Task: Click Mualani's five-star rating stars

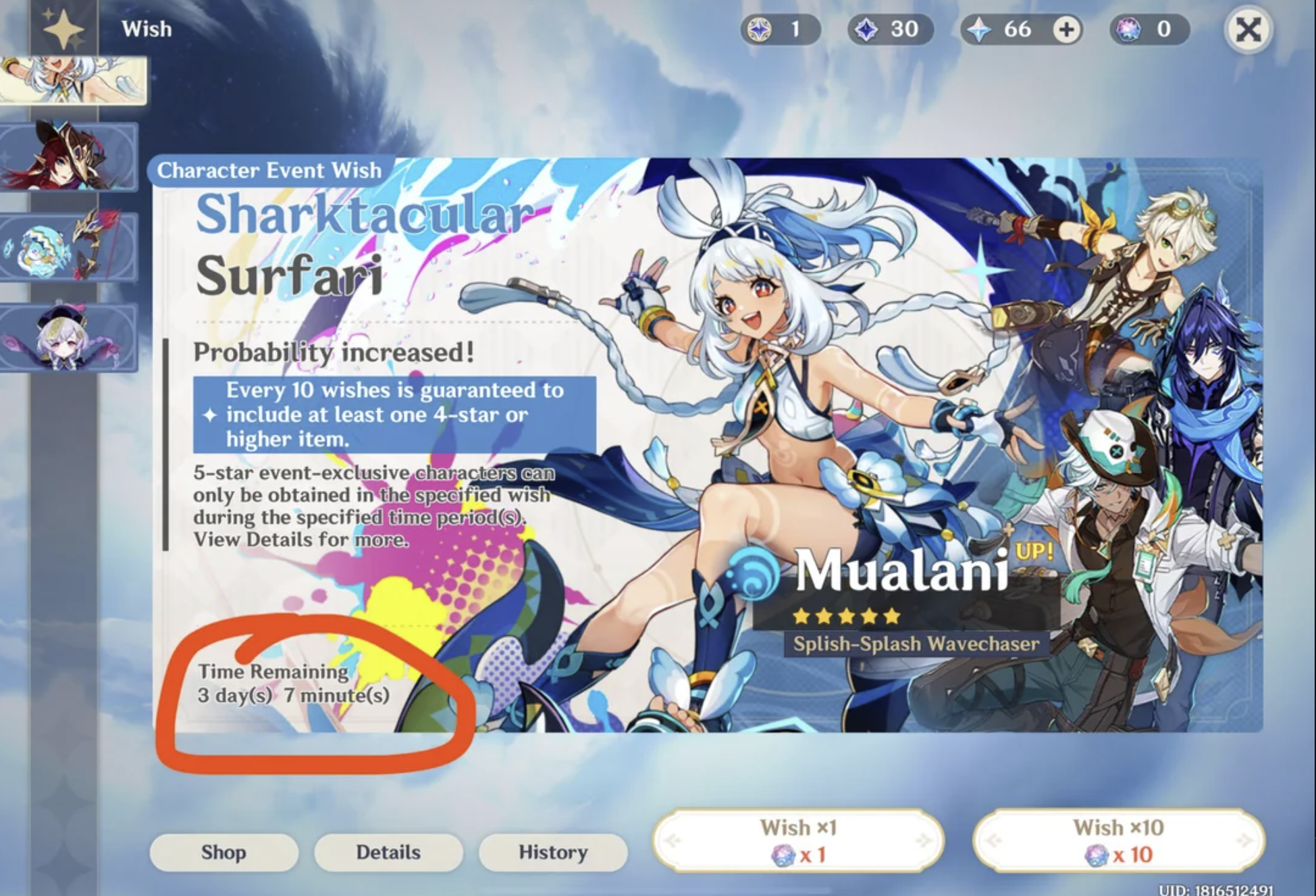Action: [845, 616]
